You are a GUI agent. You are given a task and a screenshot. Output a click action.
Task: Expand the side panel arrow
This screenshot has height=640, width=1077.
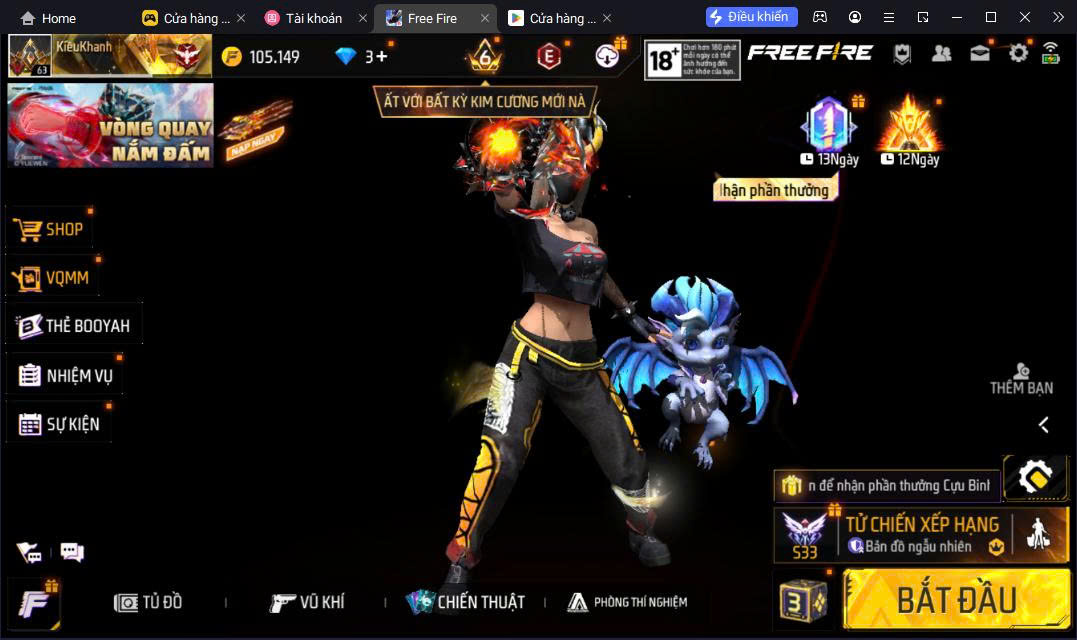pos(1043,425)
